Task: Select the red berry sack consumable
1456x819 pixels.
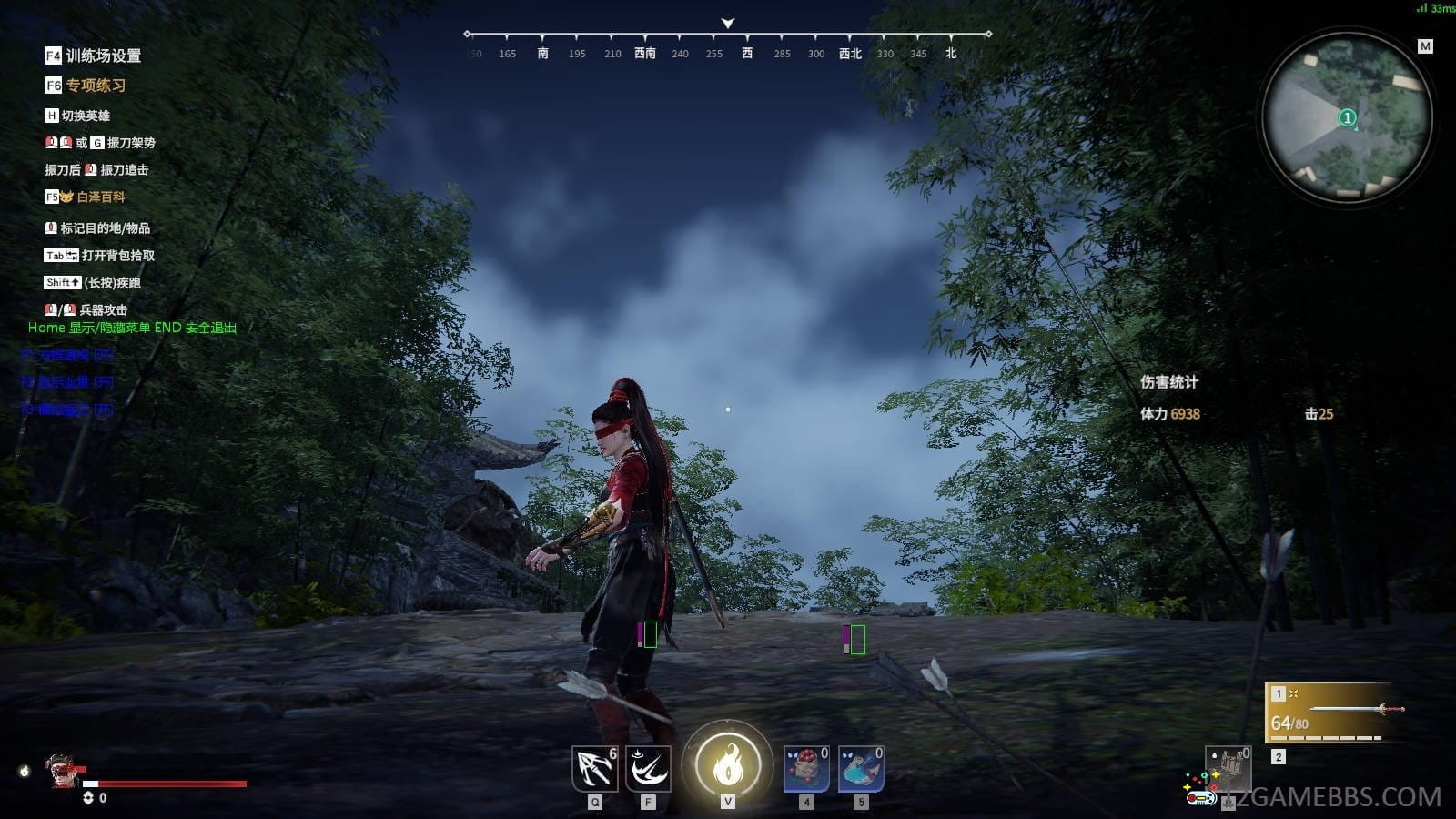Action: [806, 768]
